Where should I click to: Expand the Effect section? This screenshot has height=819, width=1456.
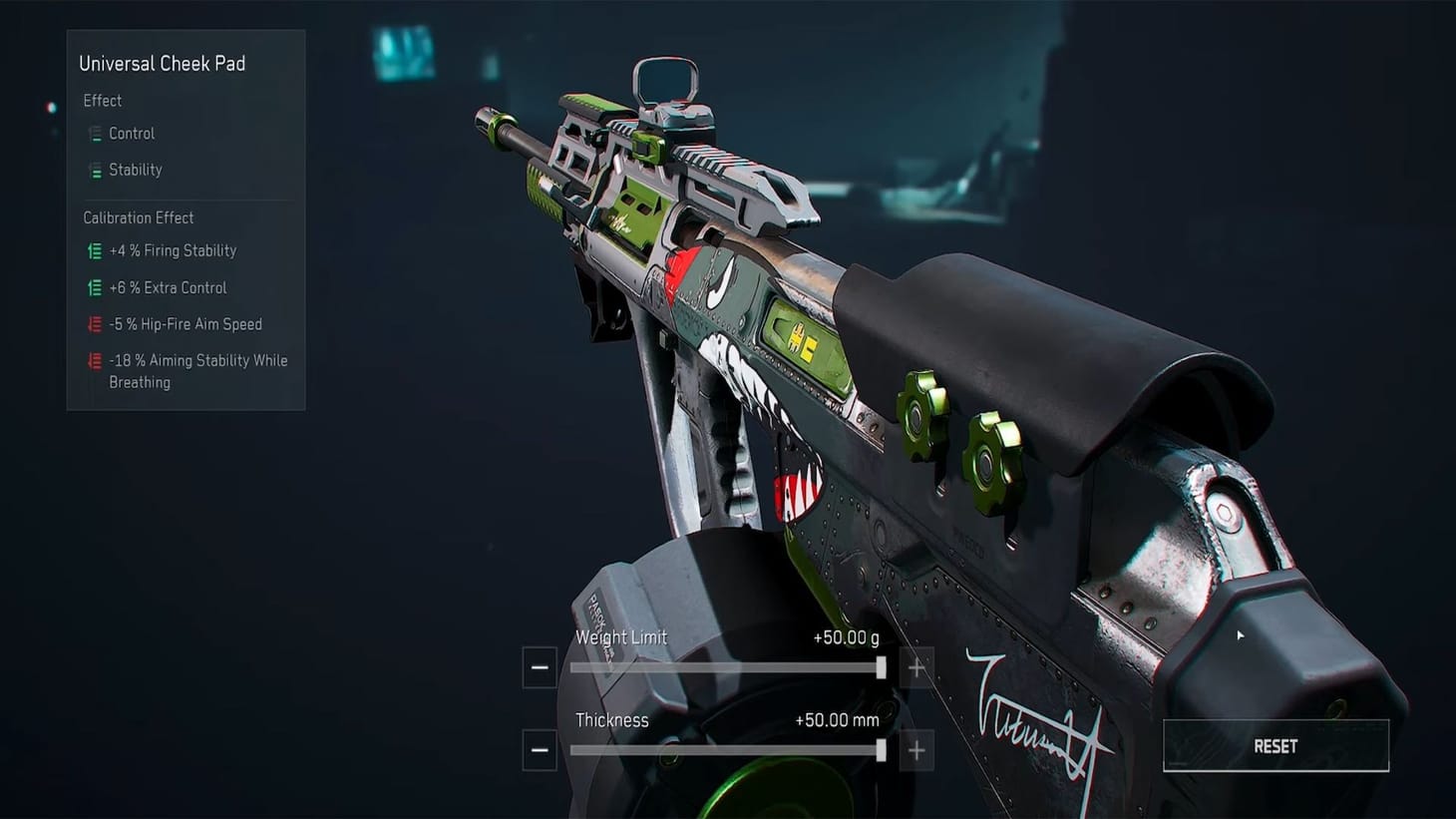click(x=103, y=100)
